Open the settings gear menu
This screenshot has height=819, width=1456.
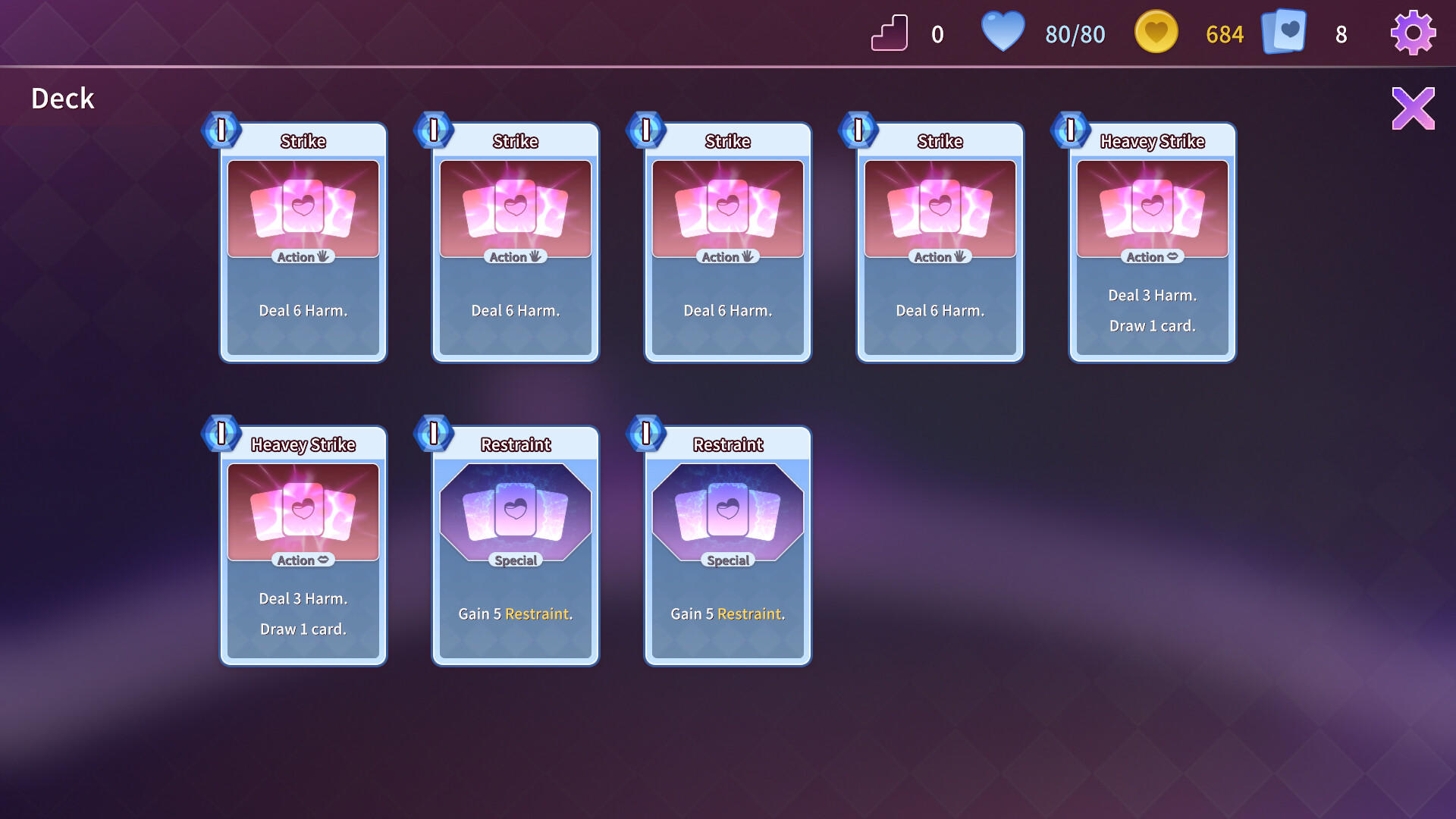(1412, 32)
